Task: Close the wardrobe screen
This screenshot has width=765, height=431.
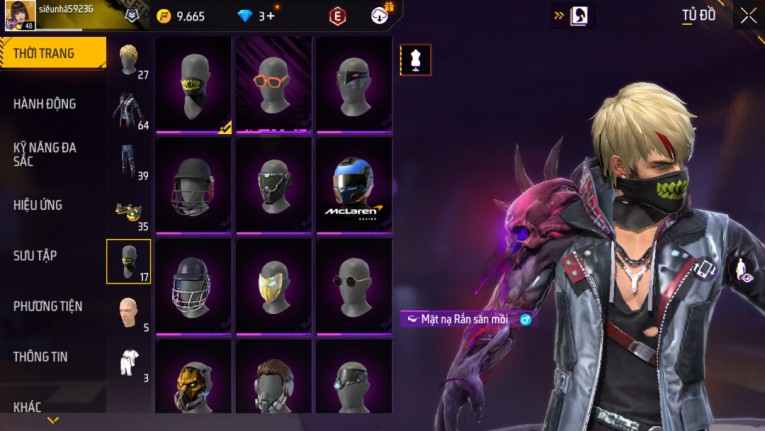Action: [748, 15]
